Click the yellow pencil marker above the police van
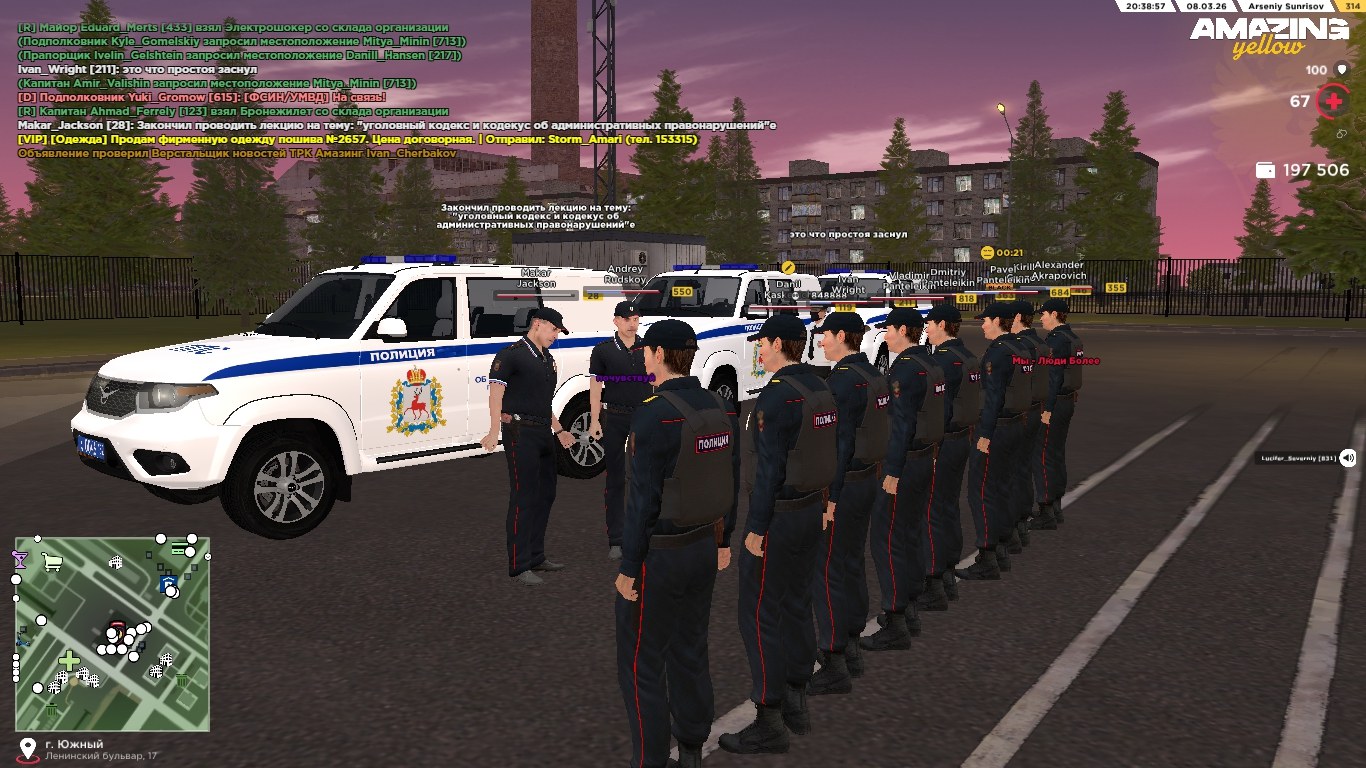This screenshot has width=1366, height=768. (x=789, y=267)
